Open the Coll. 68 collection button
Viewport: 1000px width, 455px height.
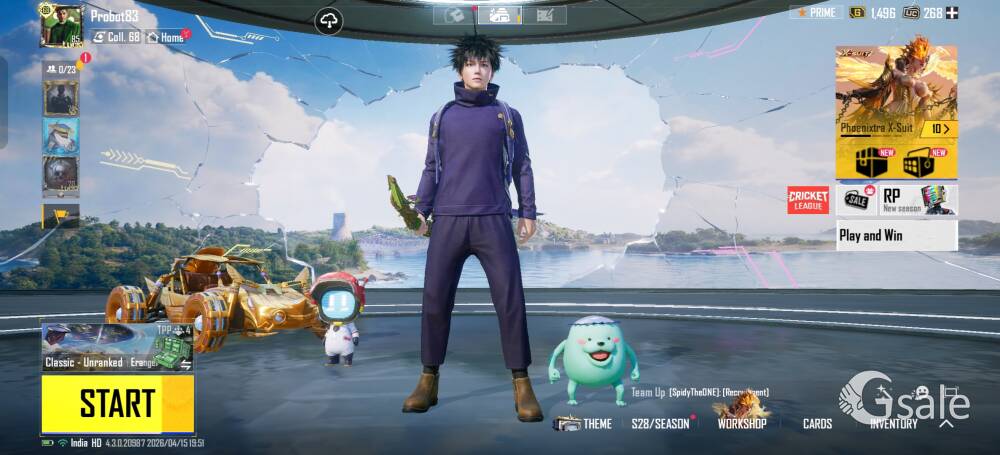117,37
